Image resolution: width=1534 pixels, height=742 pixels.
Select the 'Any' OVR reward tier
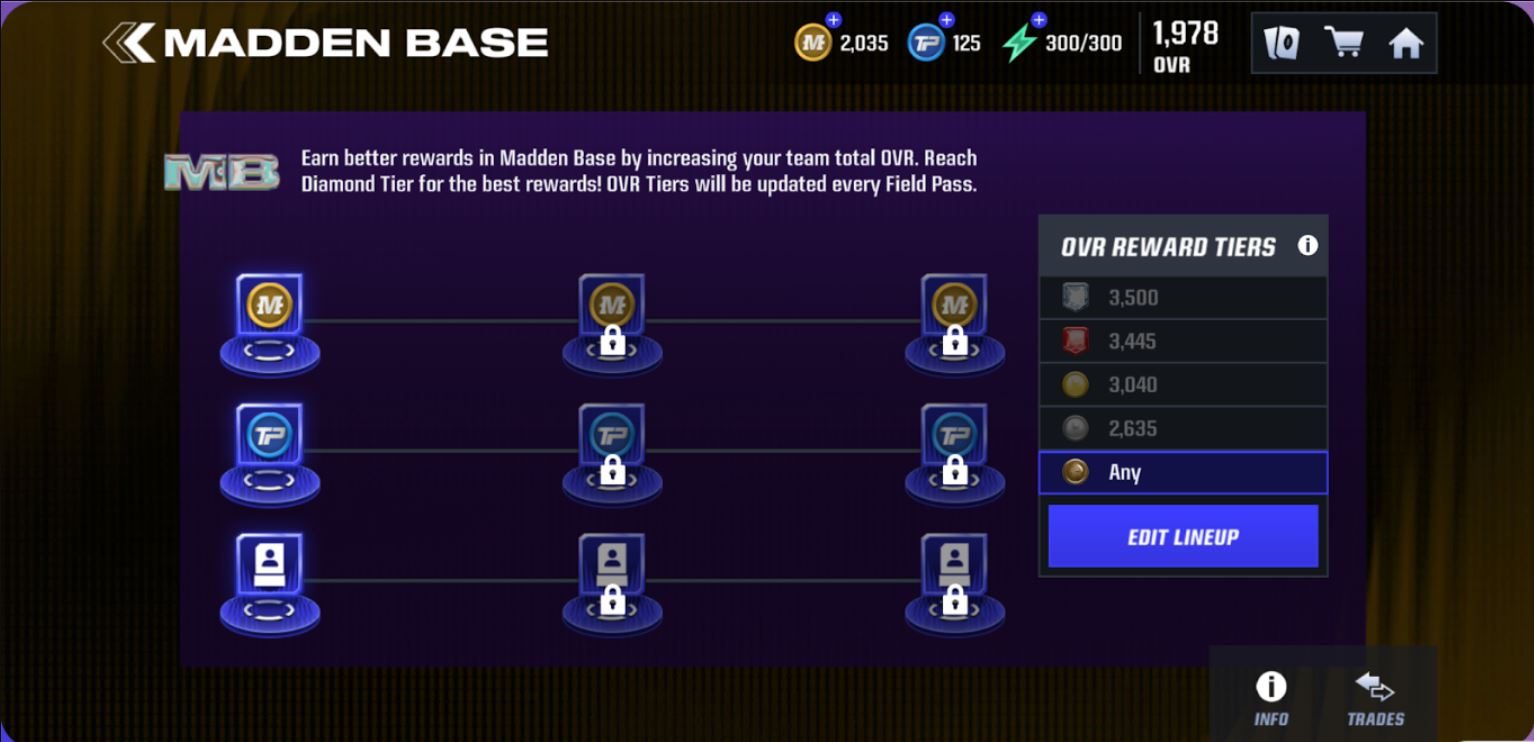[x=1183, y=472]
